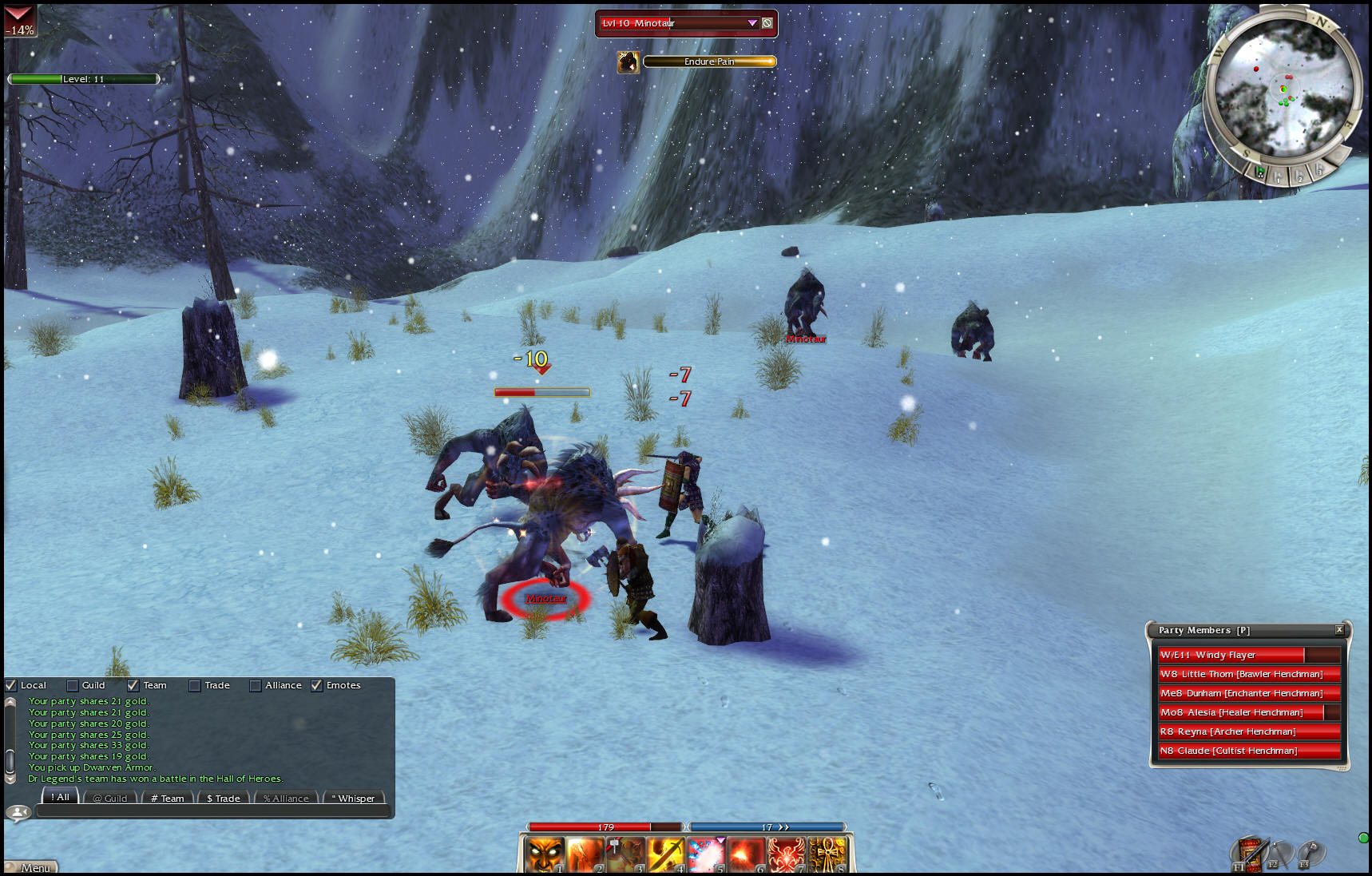Equip the sword and shield weapon set
This screenshot has height=876, width=1372.
pos(1249,853)
